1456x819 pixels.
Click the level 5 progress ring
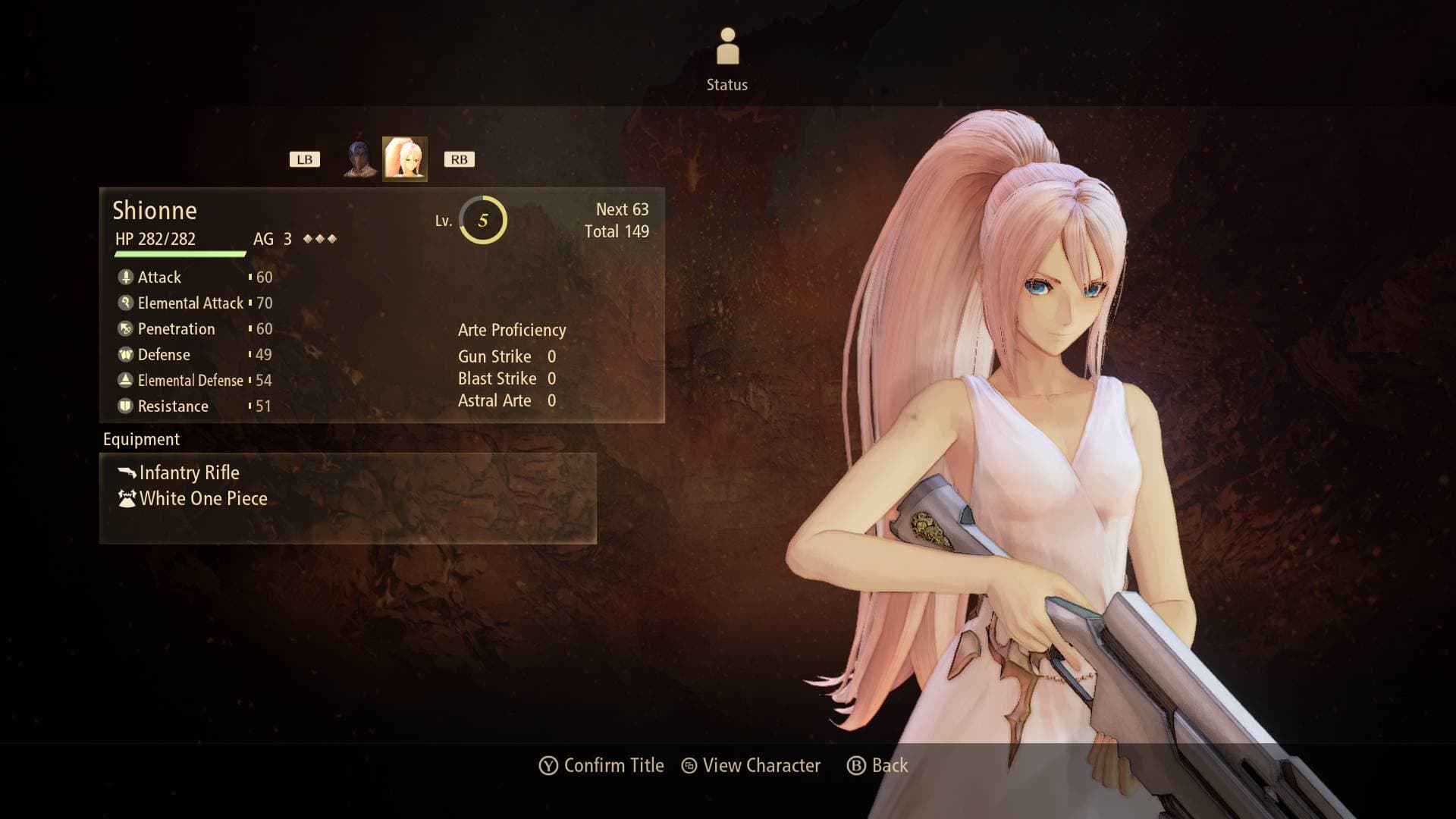(x=482, y=221)
